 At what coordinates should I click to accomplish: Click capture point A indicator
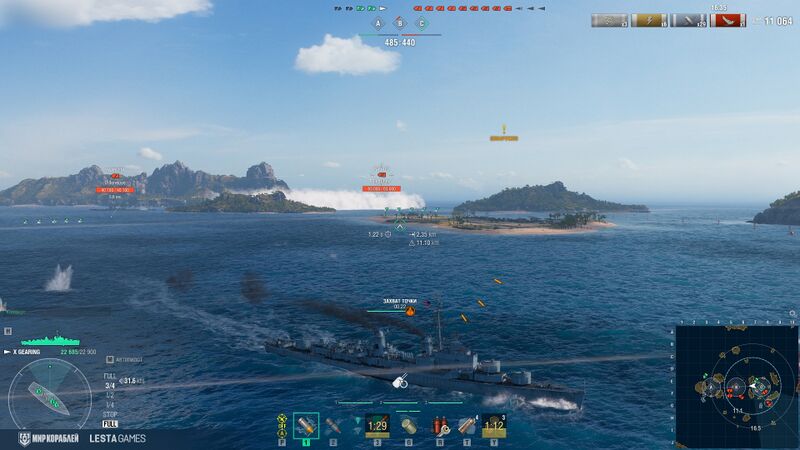pos(377,23)
